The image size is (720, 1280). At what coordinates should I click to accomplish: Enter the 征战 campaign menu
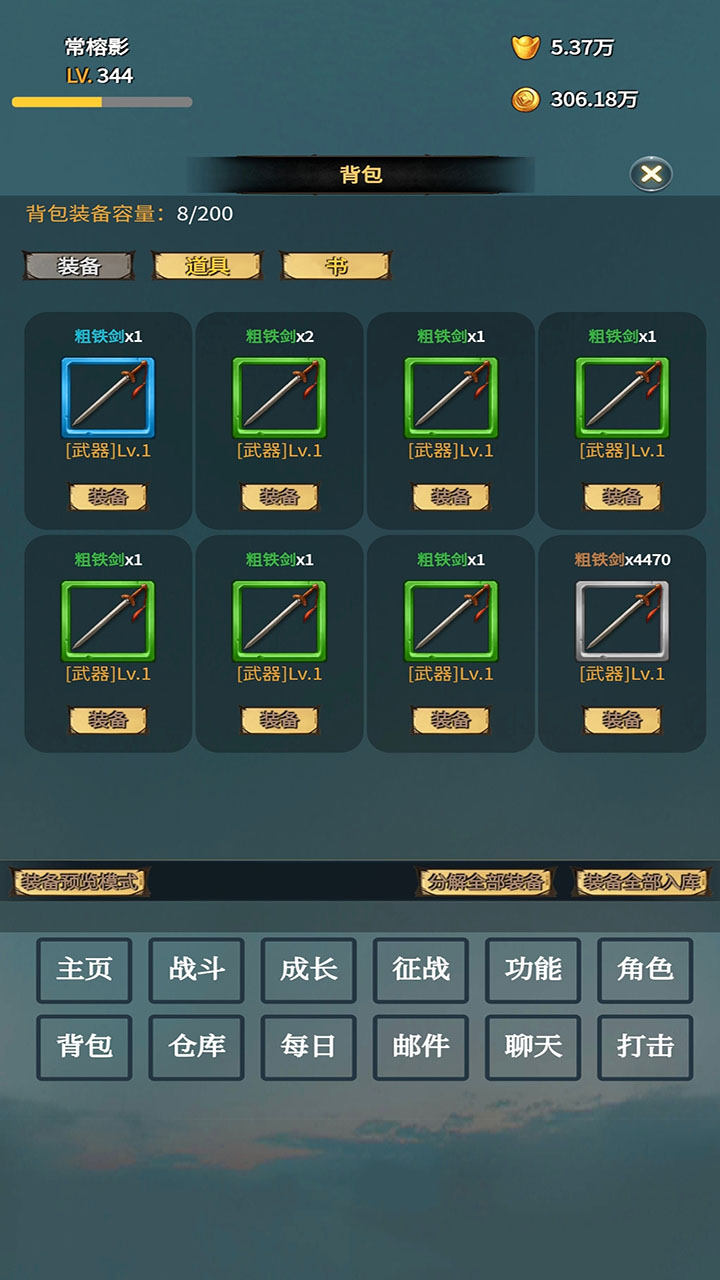[421, 970]
